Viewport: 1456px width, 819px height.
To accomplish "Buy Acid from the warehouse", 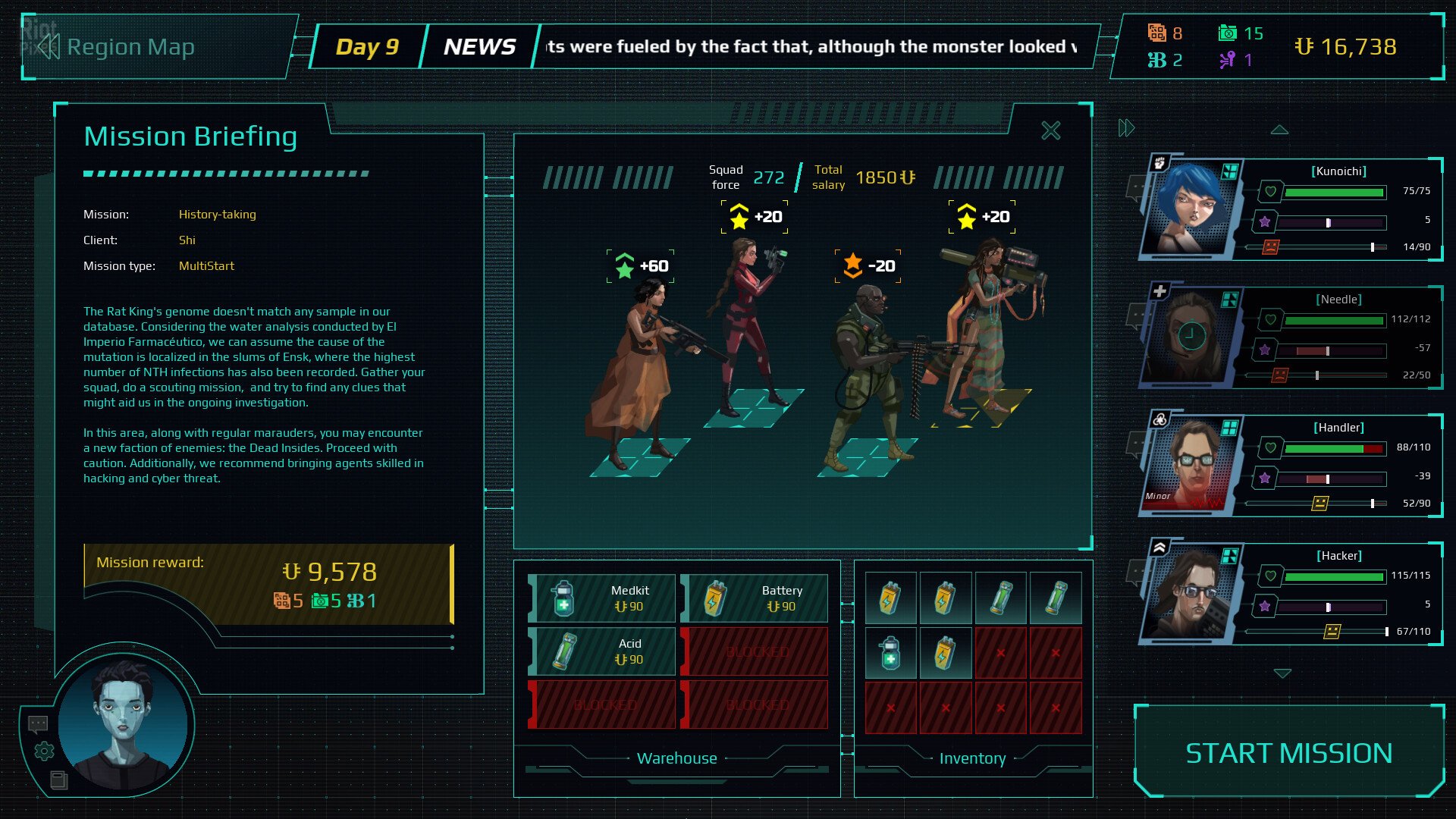I will [601, 651].
